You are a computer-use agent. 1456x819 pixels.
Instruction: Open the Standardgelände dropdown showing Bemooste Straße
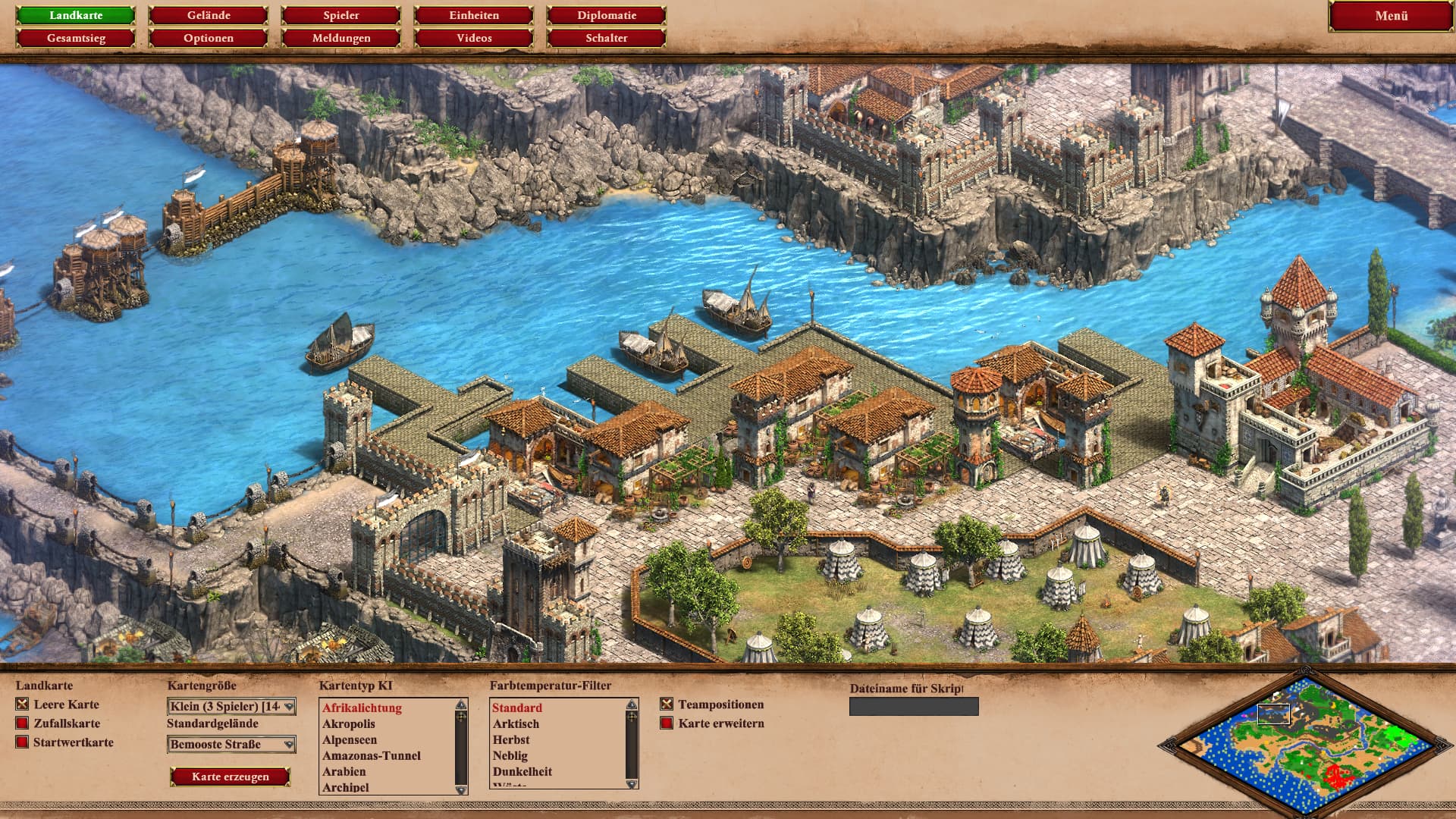[x=231, y=745]
